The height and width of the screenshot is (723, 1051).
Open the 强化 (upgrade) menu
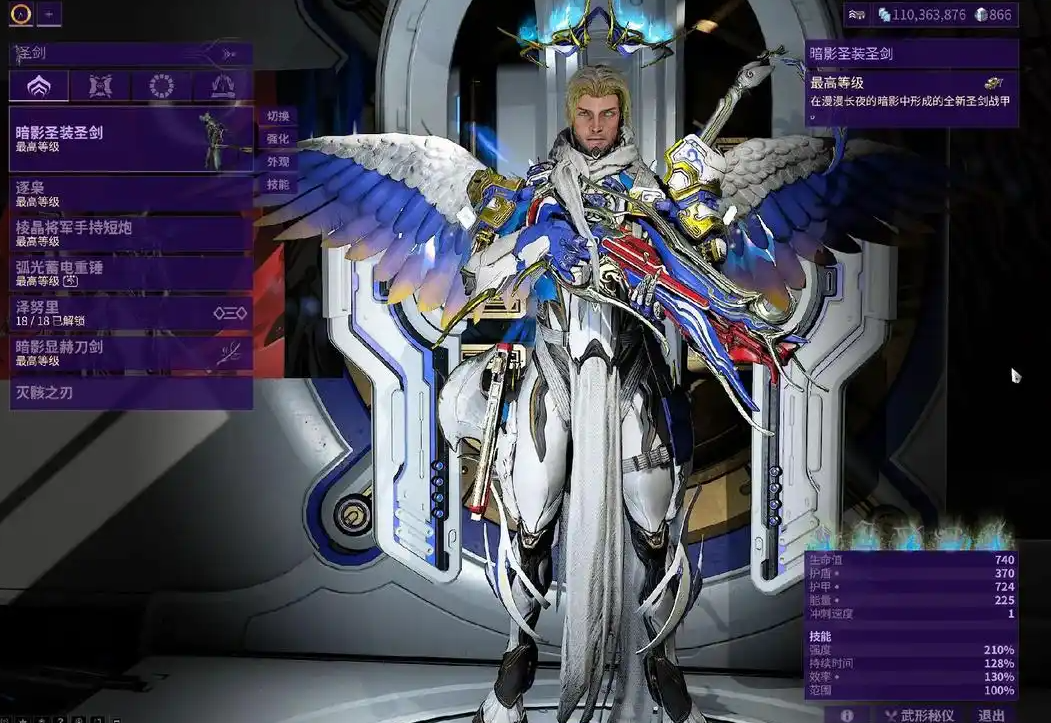click(277, 139)
